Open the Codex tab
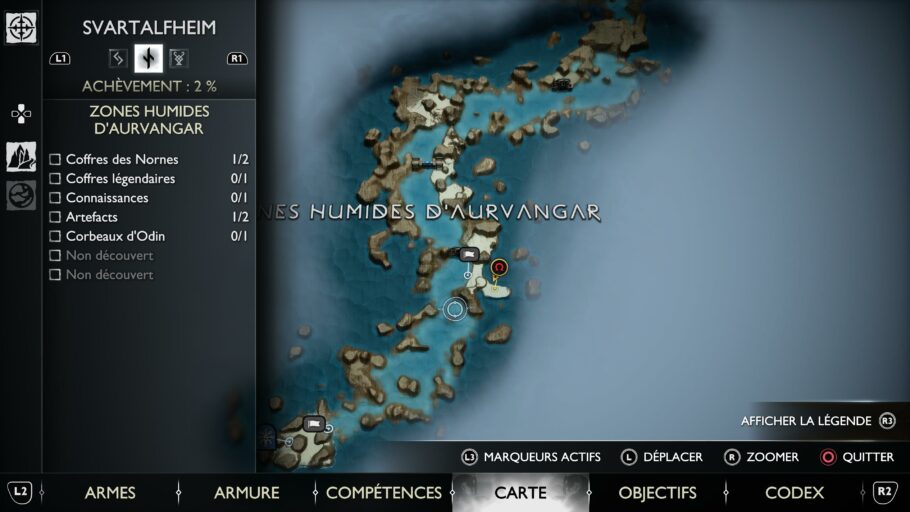This screenshot has width=910, height=512. click(x=794, y=492)
